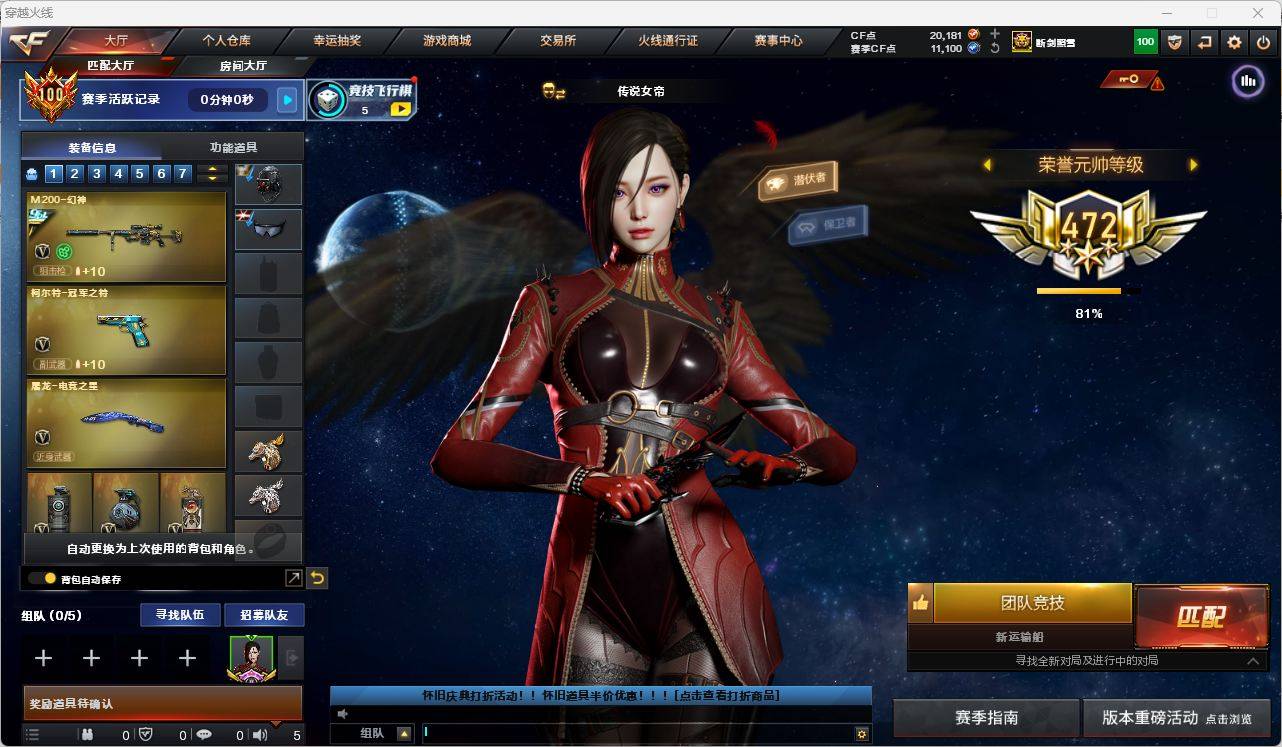1282x747 pixels.
Task: Choose the 团队竞技 game mode button
Action: pos(1032,603)
